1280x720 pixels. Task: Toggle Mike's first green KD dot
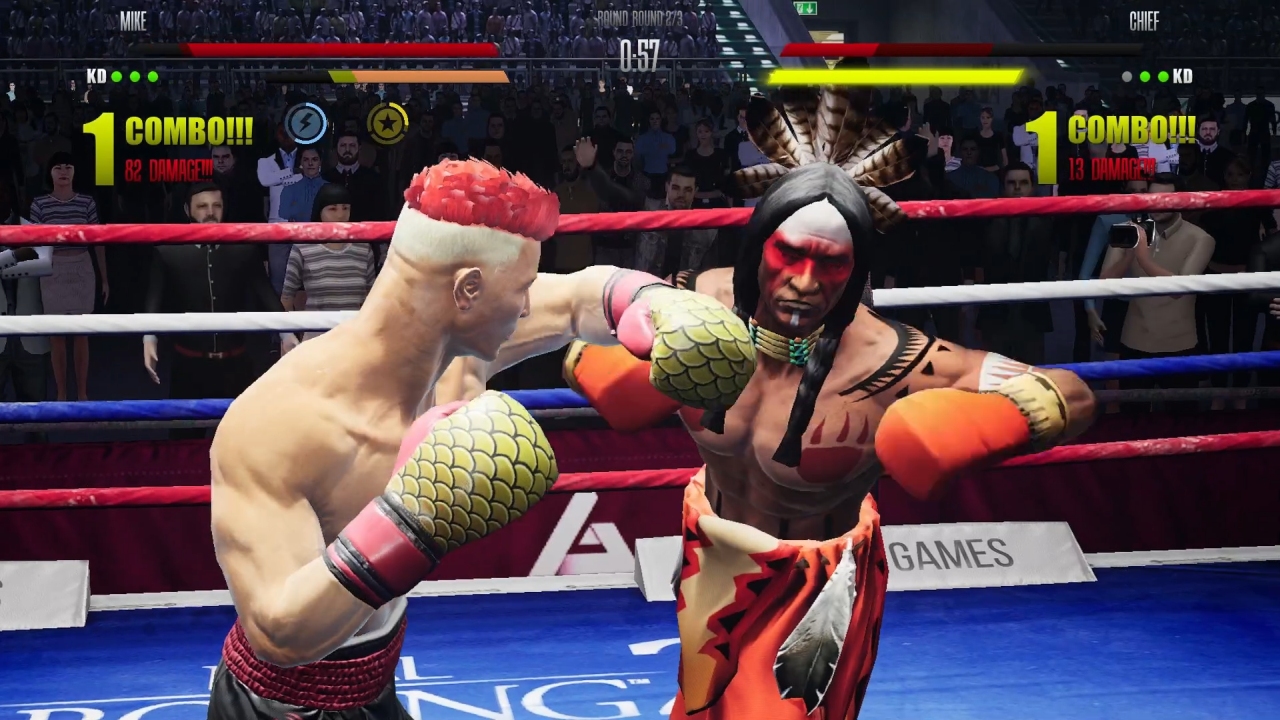pyautogui.click(x=116, y=76)
